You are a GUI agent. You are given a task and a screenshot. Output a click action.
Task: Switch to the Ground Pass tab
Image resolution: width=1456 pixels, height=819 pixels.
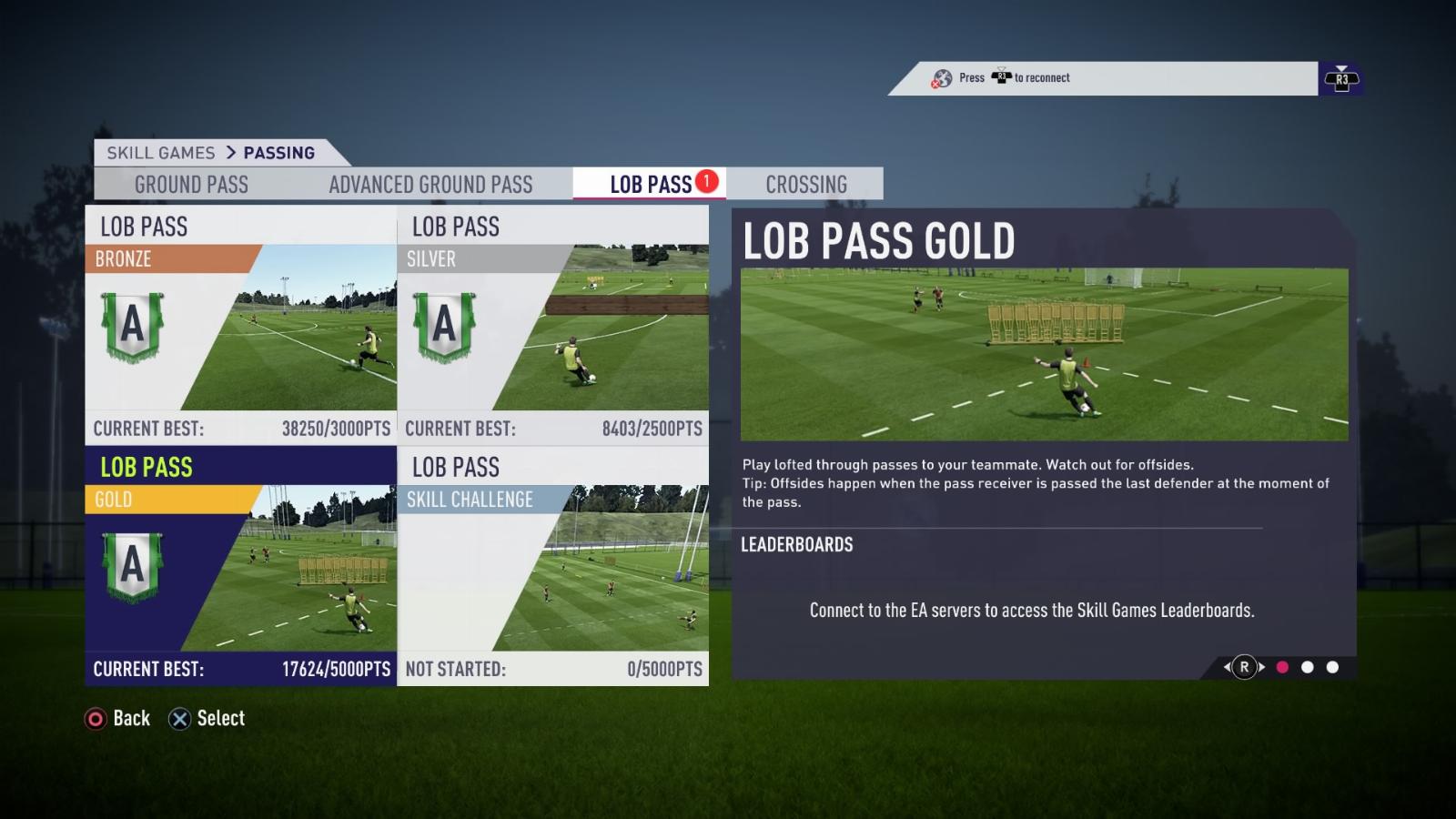(191, 185)
